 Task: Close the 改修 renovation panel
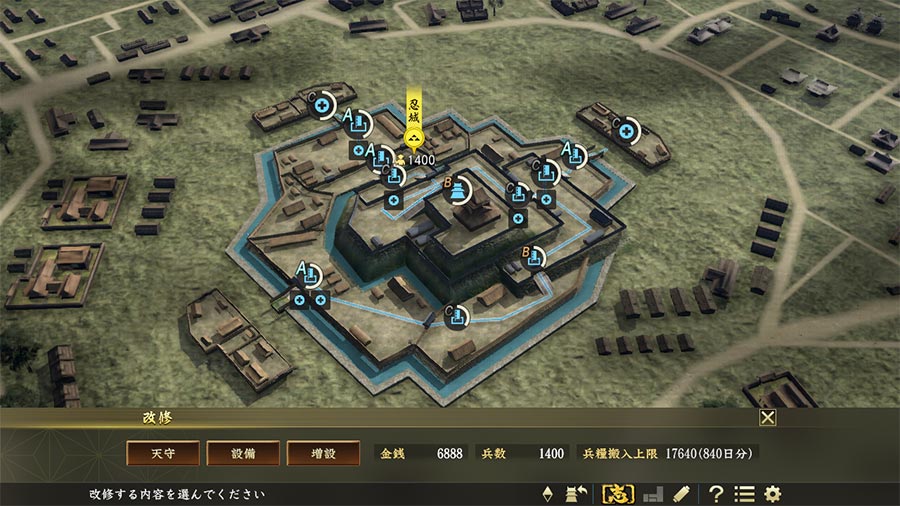coord(767,418)
